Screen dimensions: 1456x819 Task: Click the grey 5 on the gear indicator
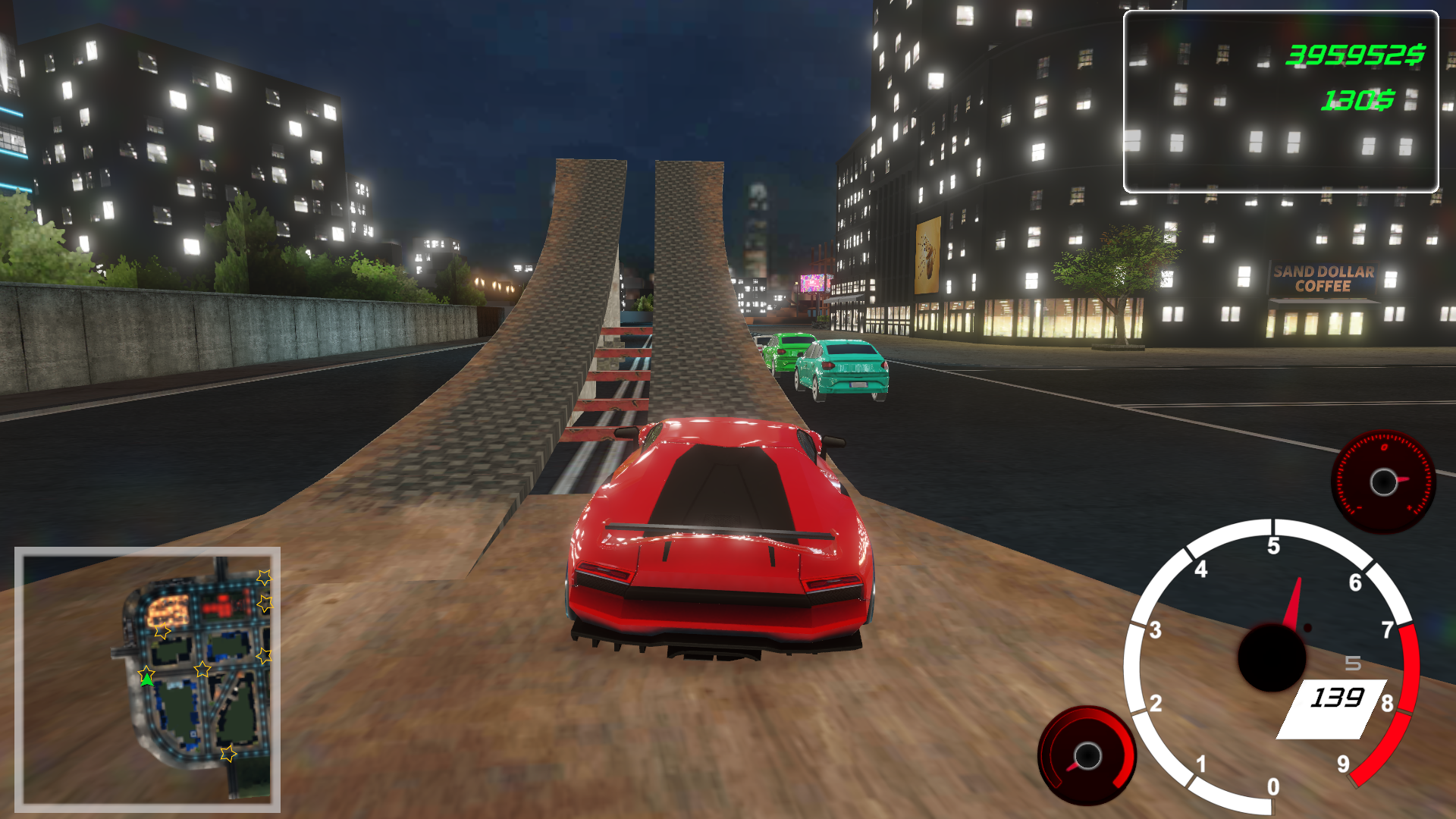pos(1354,664)
